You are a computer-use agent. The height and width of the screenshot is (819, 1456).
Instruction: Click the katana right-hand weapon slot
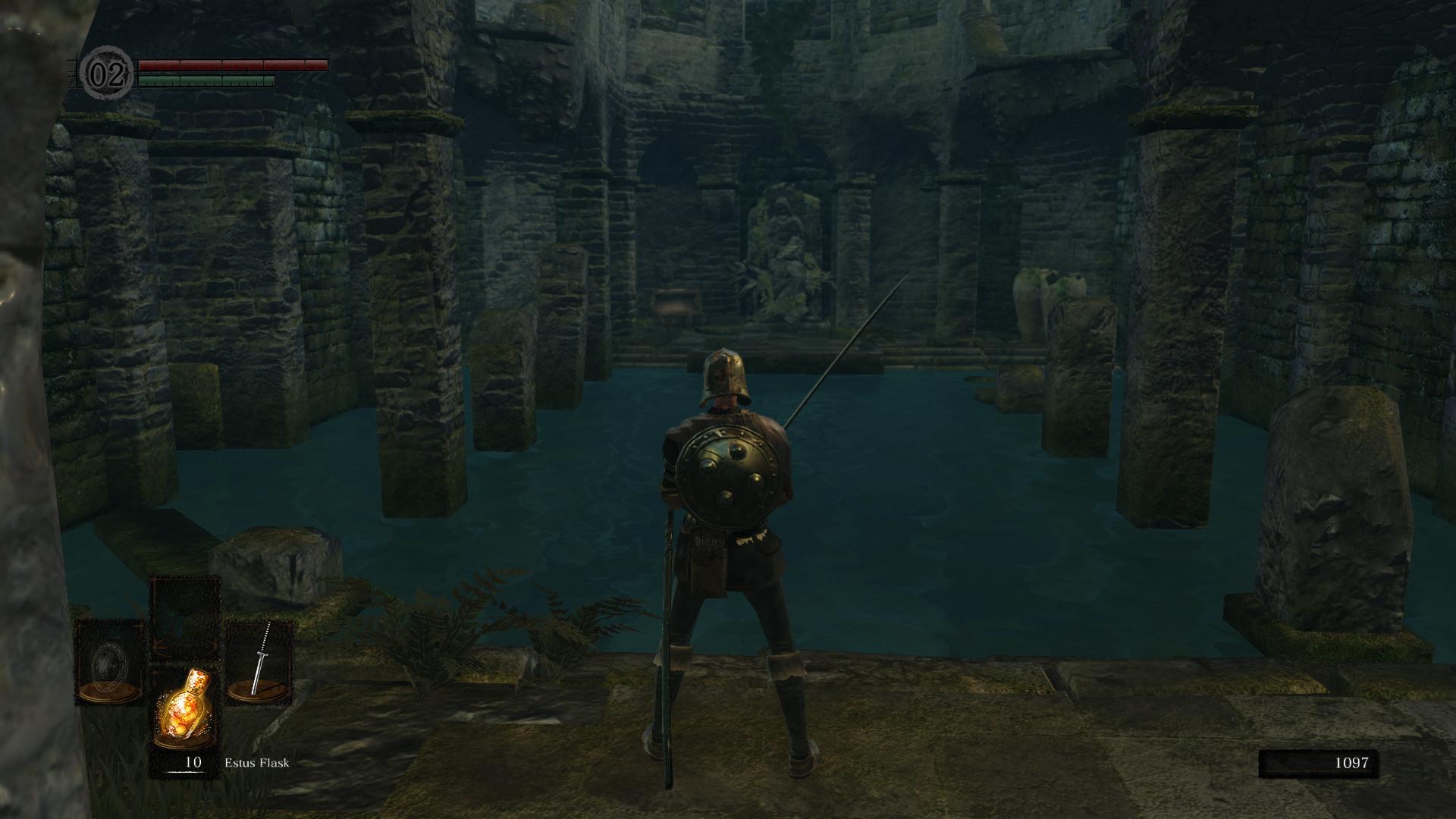259,661
